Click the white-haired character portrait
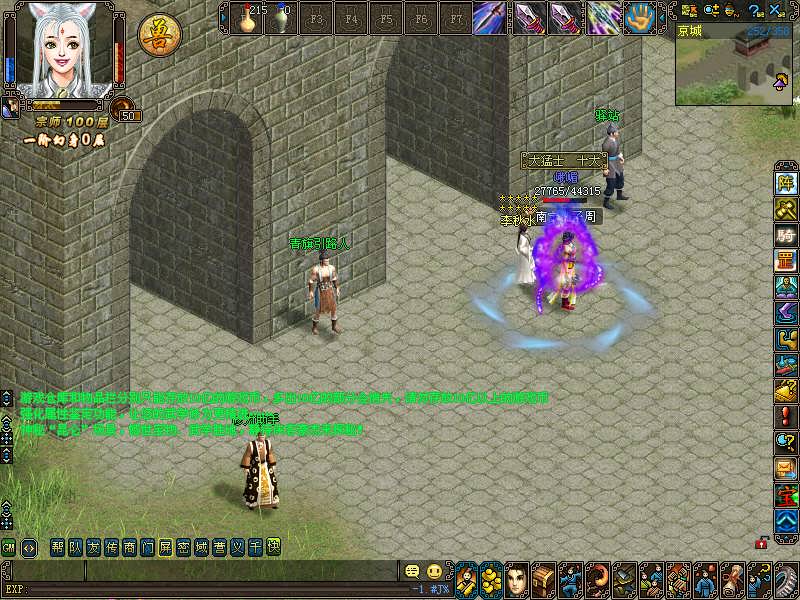Screen dimensions: 800x600 [x=62, y=50]
